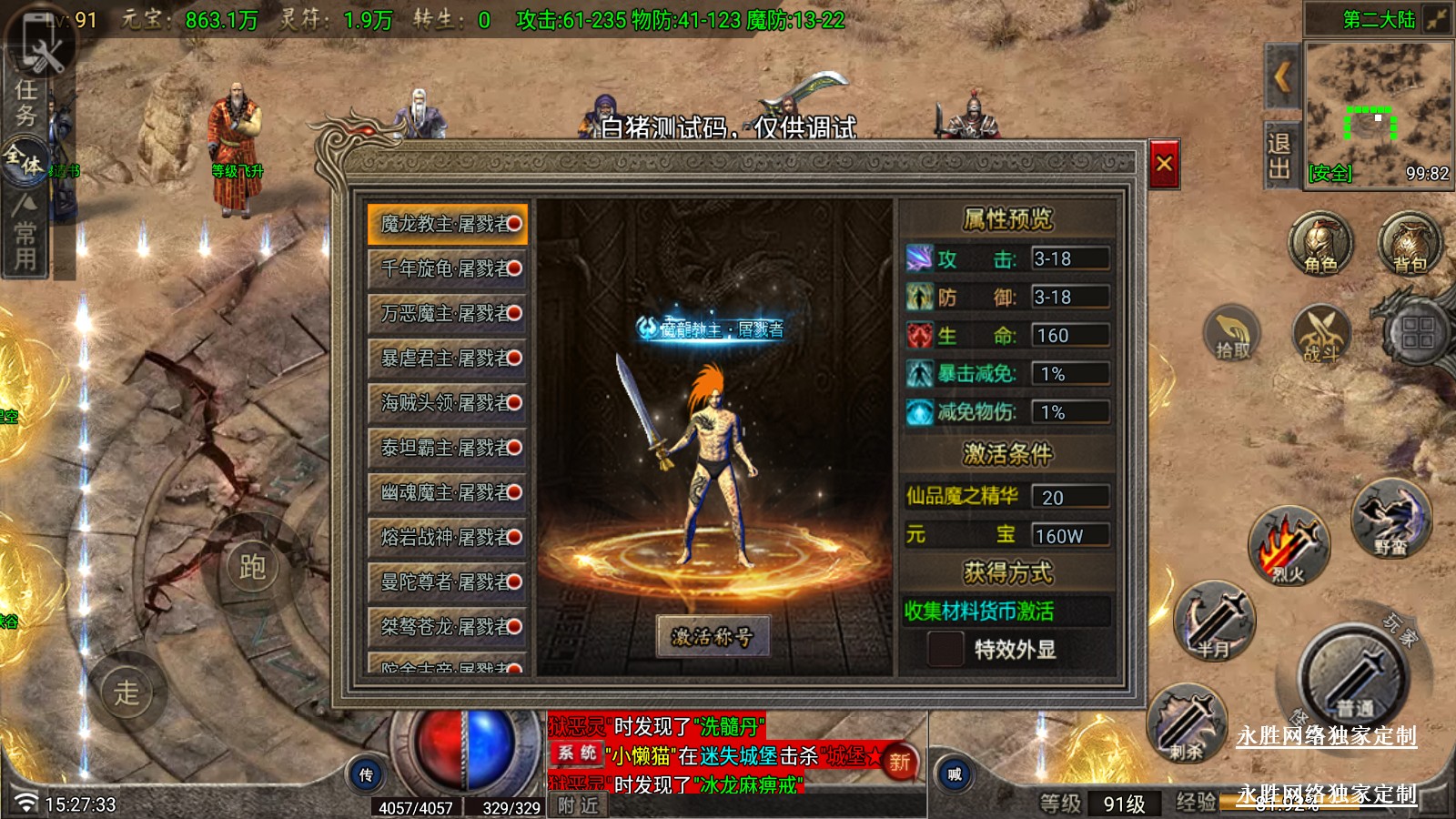Open the 角色 character icon
Screen dimensions: 1456x819
1320,245
